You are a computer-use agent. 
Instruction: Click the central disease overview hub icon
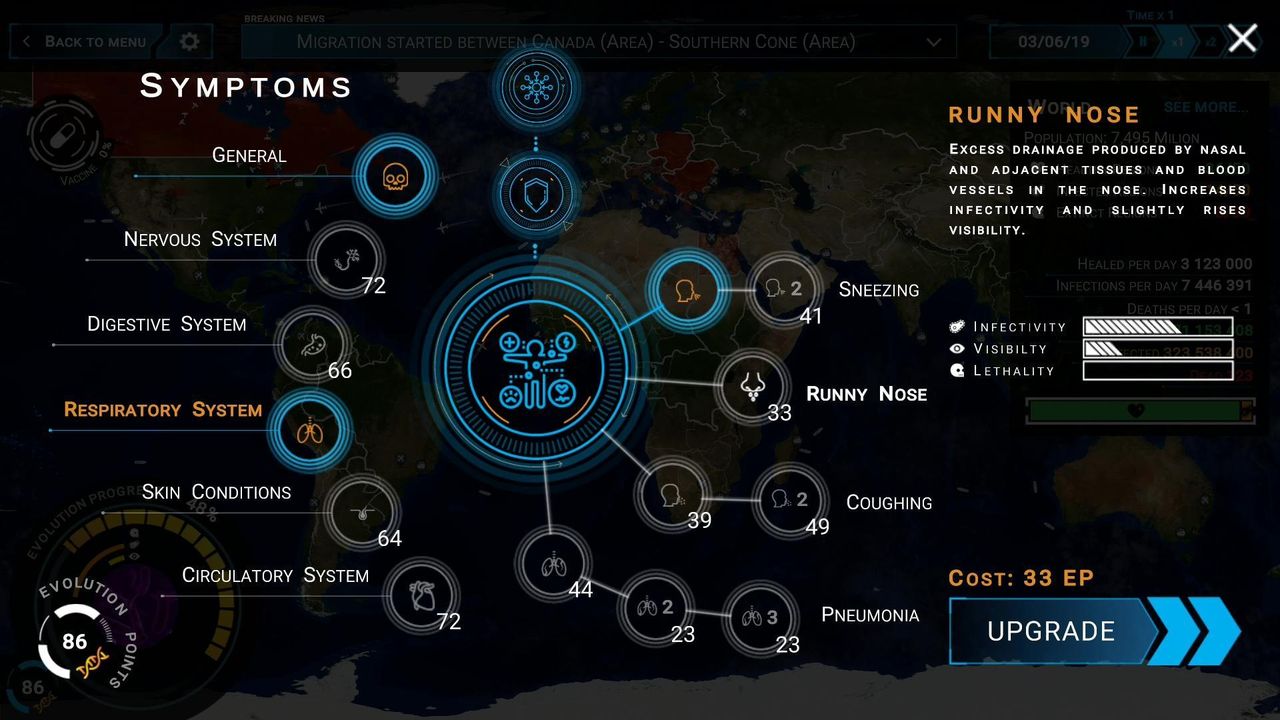click(x=537, y=370)
